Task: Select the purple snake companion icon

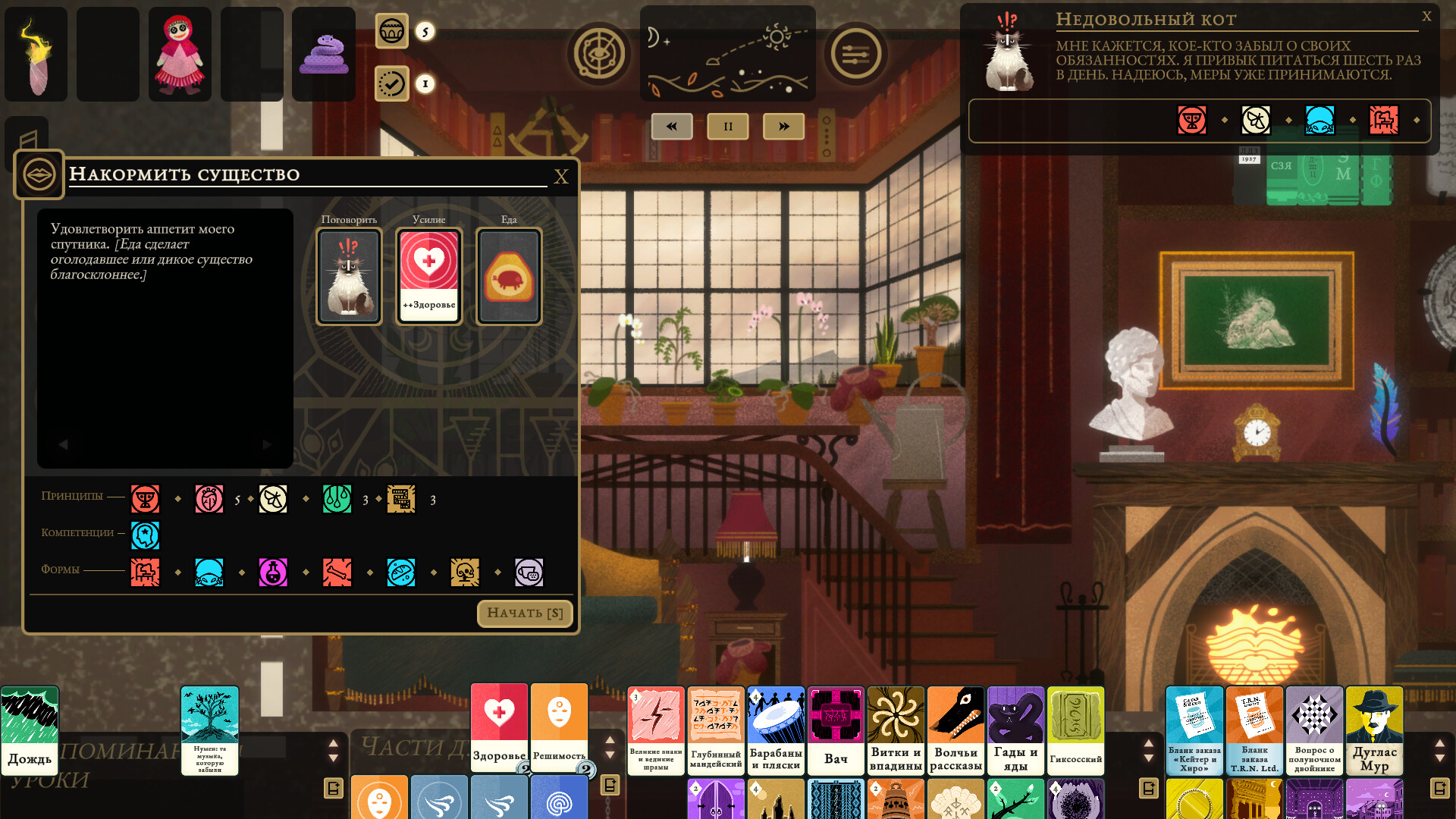Action: point(323,53)
